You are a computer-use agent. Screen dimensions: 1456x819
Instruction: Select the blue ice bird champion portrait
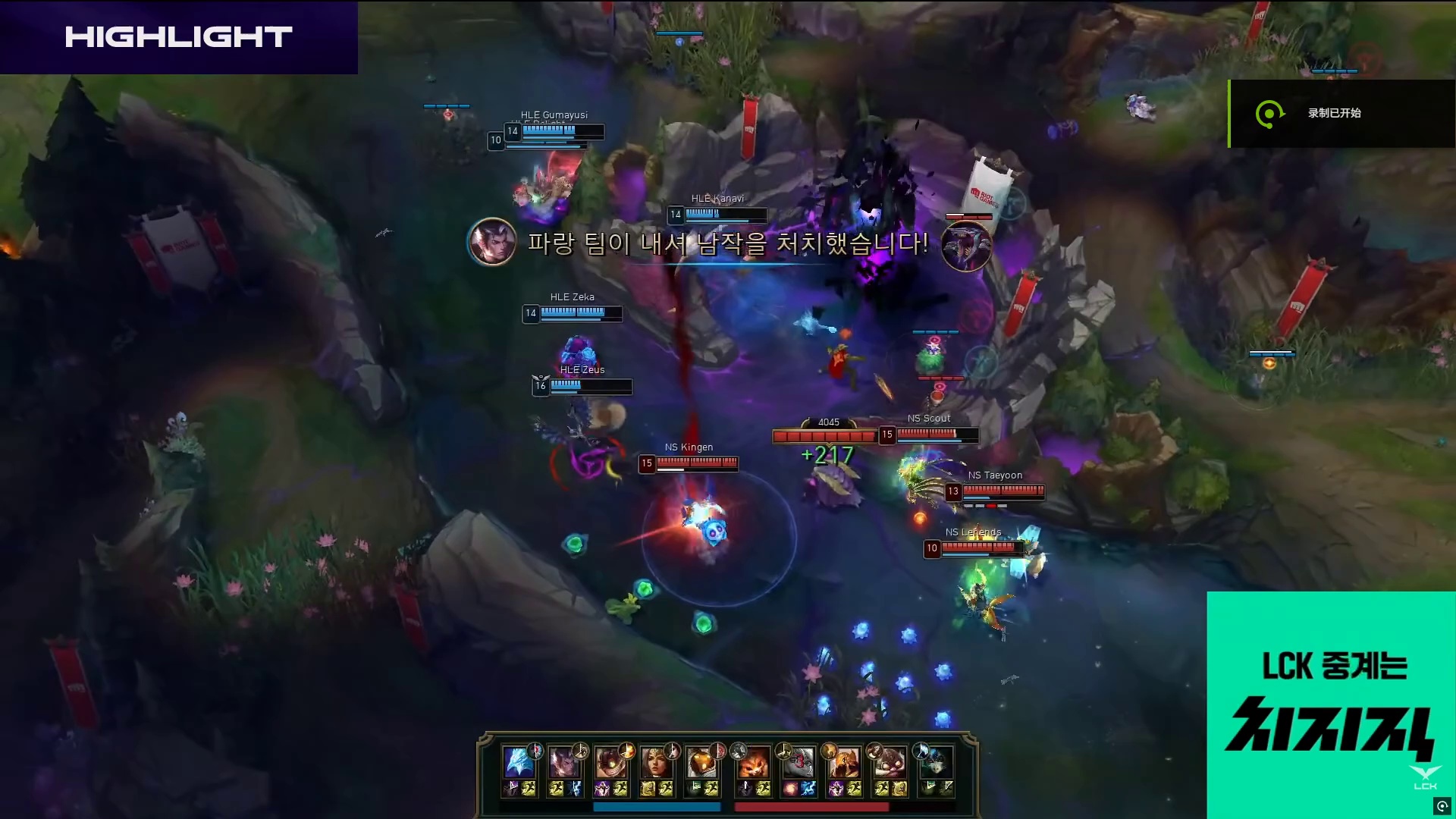point(518,762)
